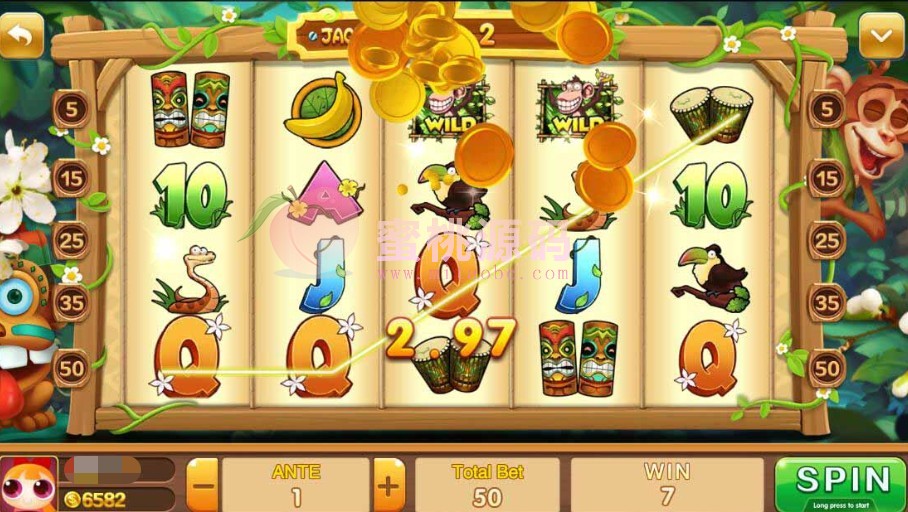Go back using the yellow arrow button
Image resolution: width=908 pixels, height=512 pixels.
(x=22, y=37)
